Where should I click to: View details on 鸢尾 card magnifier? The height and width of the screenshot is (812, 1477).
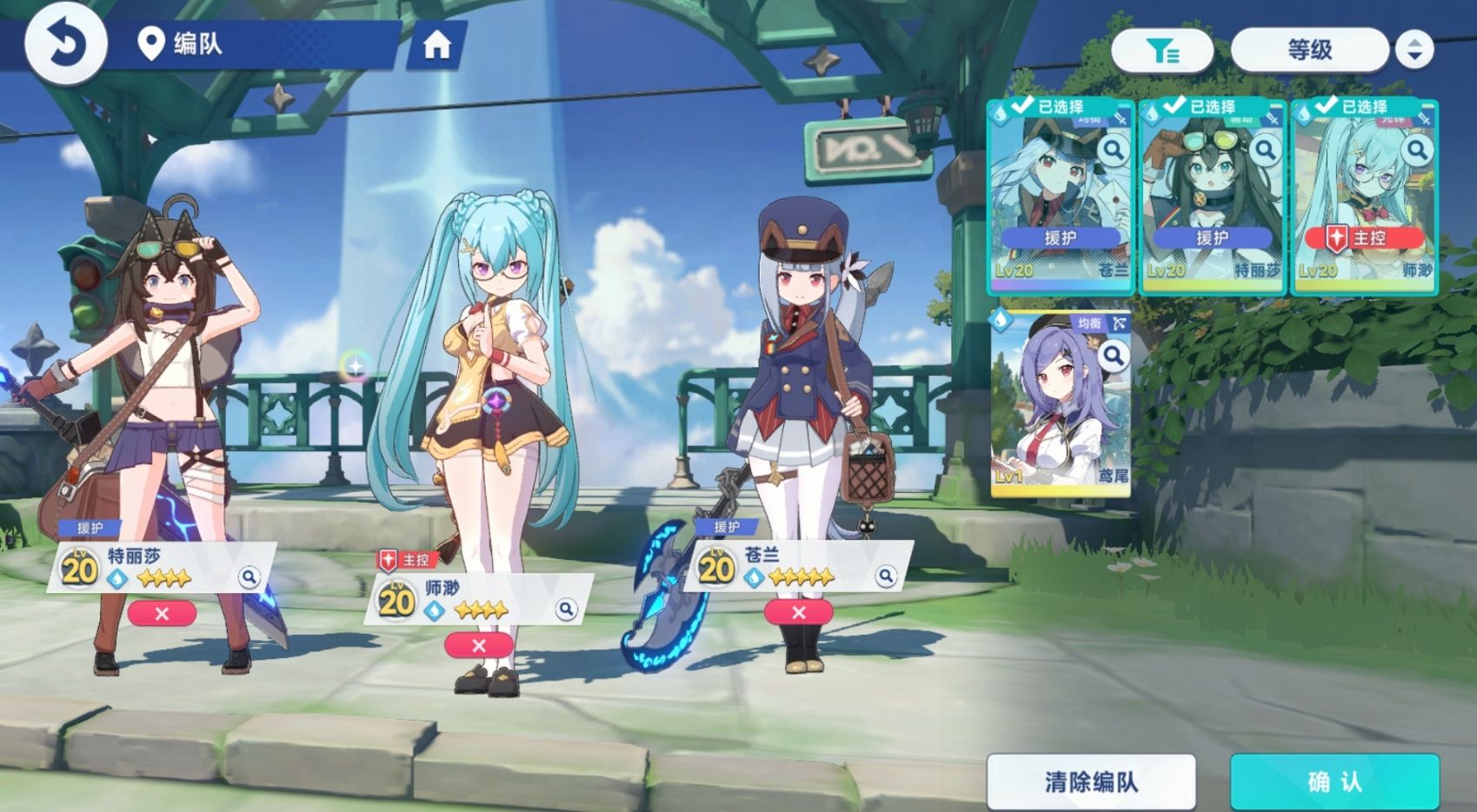click(1113, 355)
